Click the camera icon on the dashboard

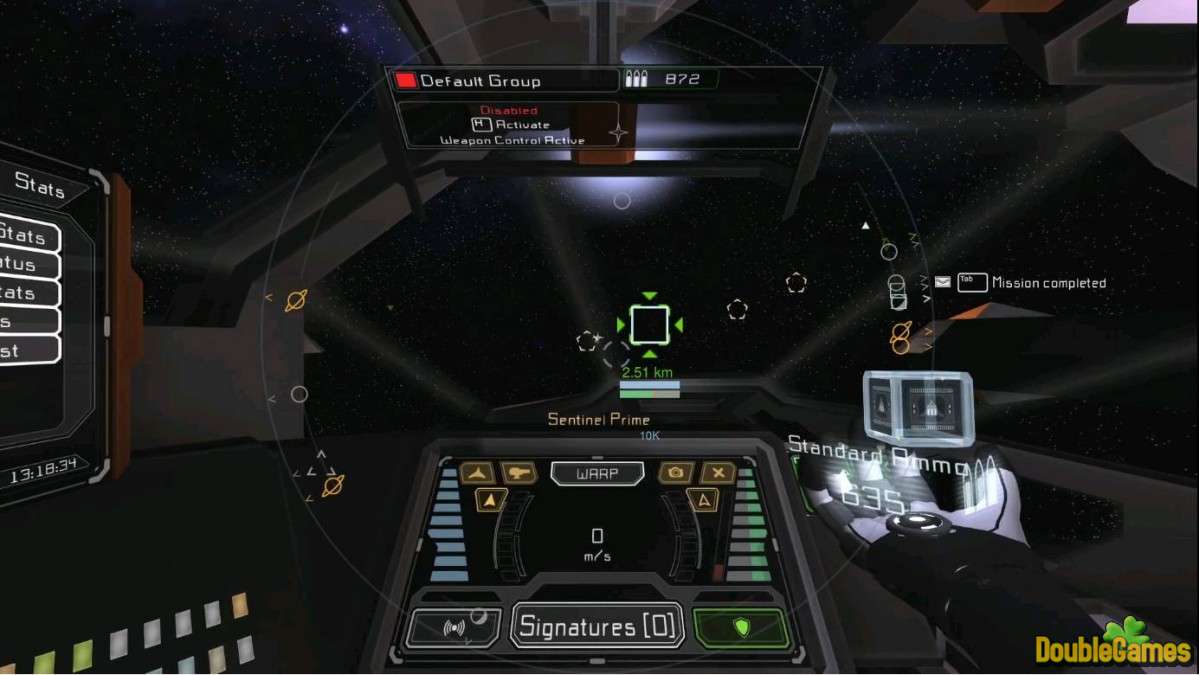[676, 473]
